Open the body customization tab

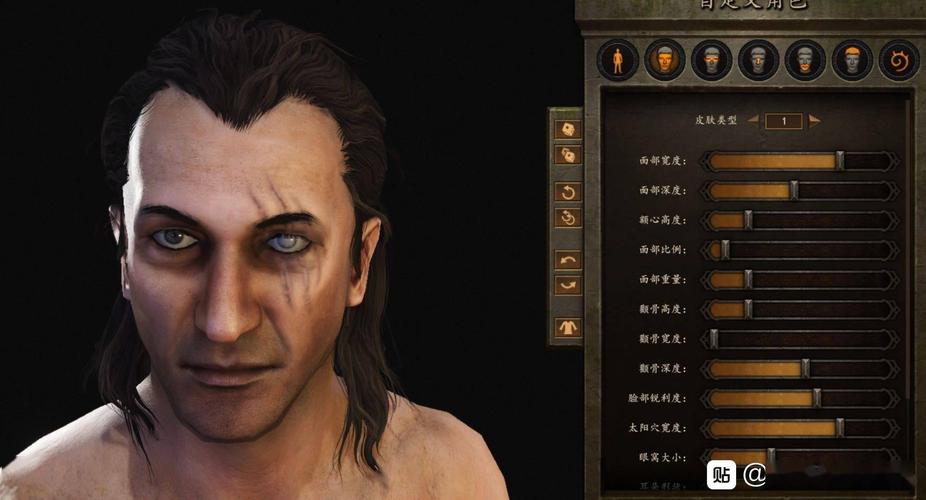(617, 61)
